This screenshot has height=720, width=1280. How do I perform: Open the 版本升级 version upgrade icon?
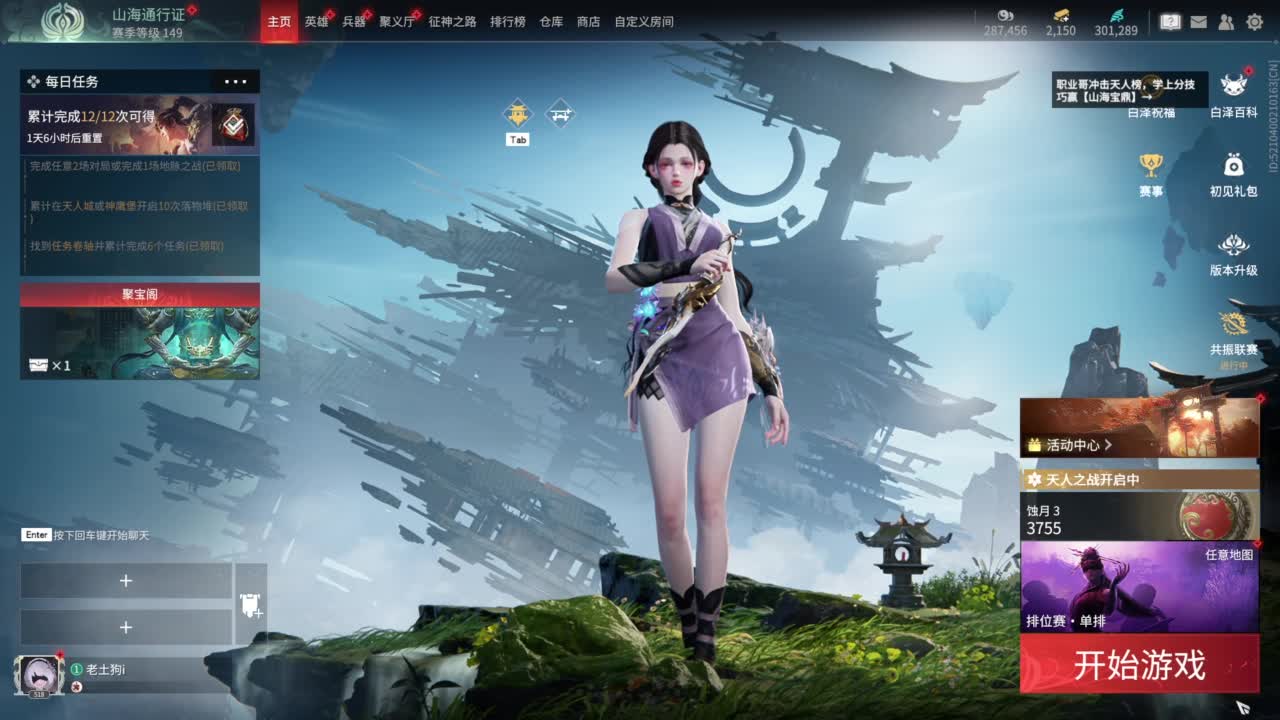(x=1234, y=254)
